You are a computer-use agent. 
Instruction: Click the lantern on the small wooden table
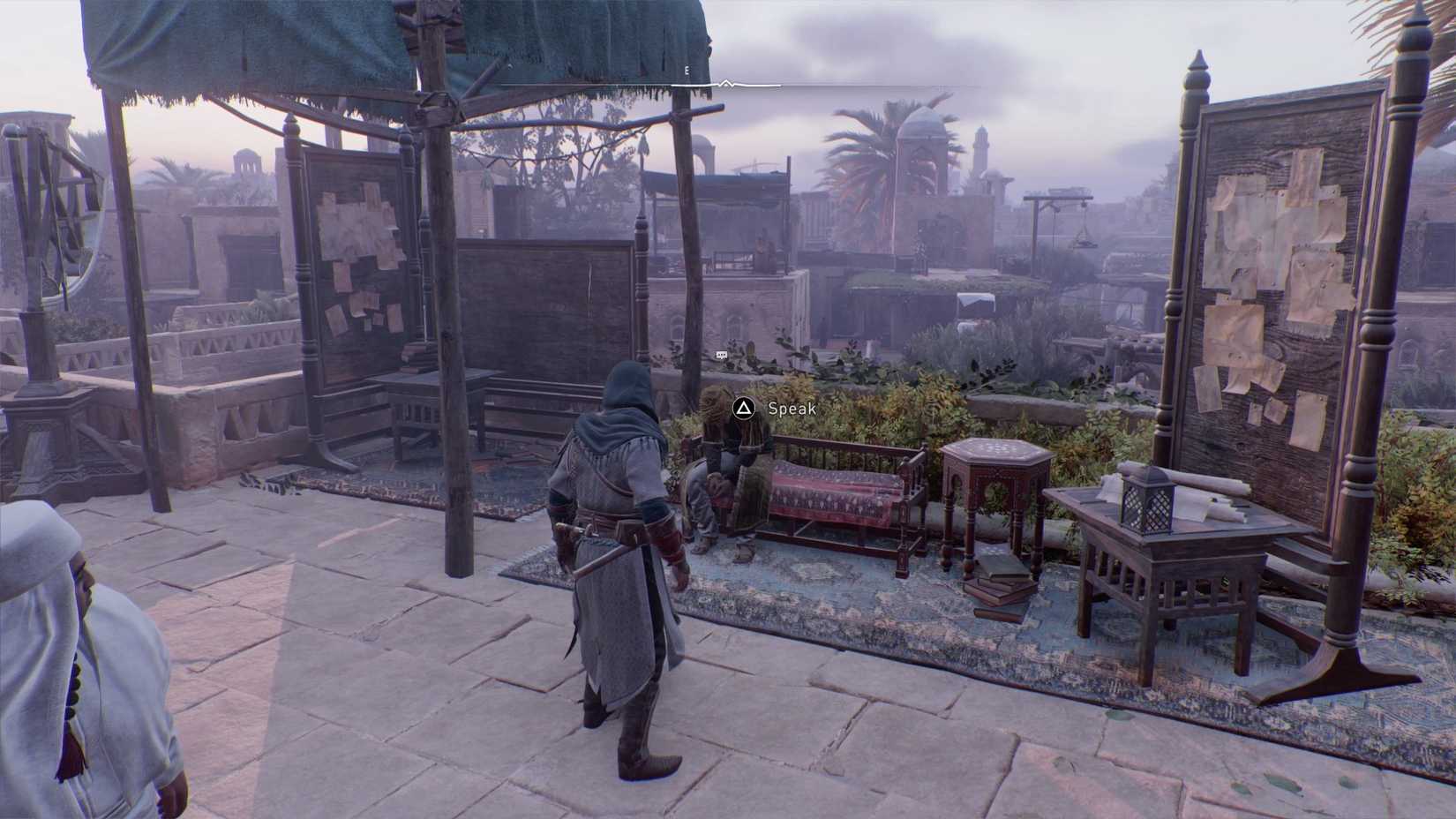1147,506
